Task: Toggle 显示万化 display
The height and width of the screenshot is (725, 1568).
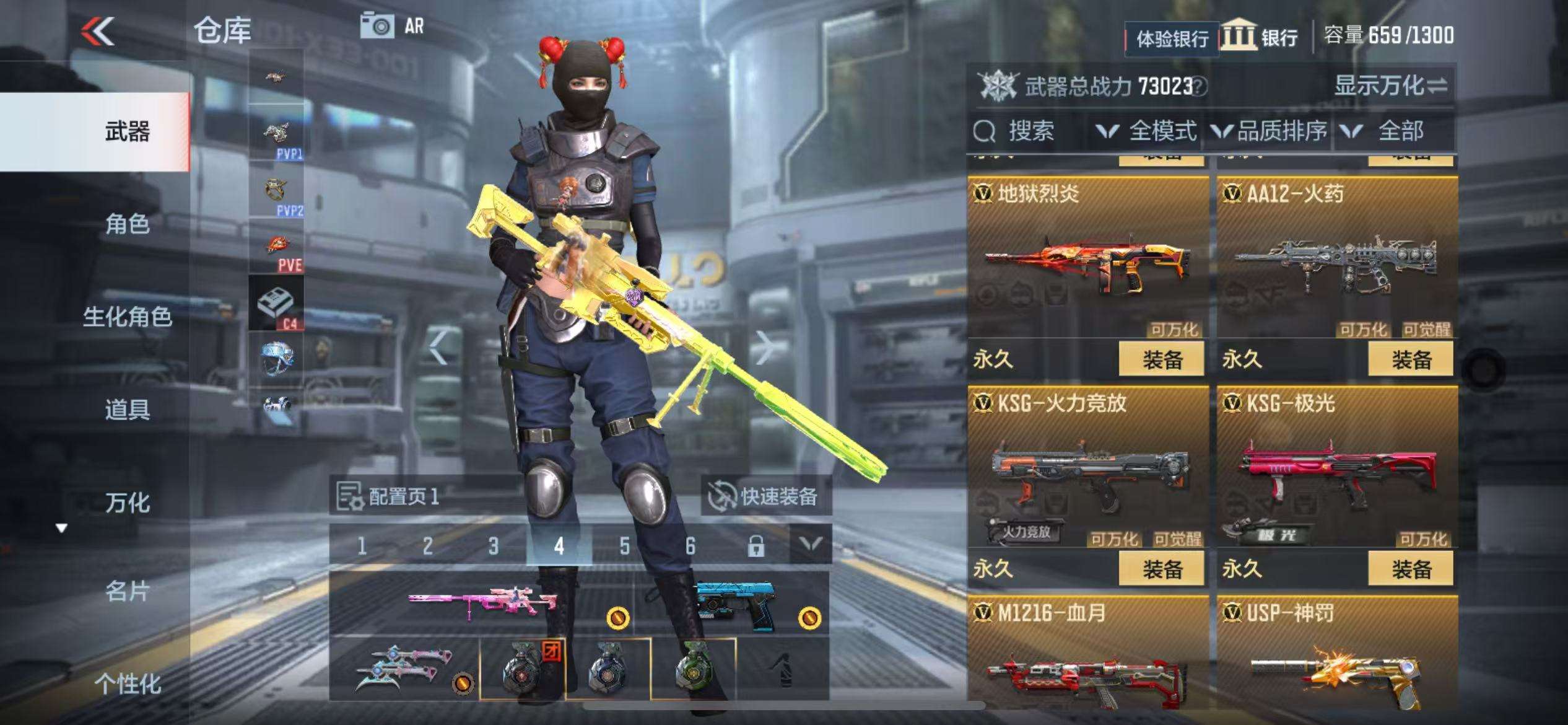Action: 1390,86
